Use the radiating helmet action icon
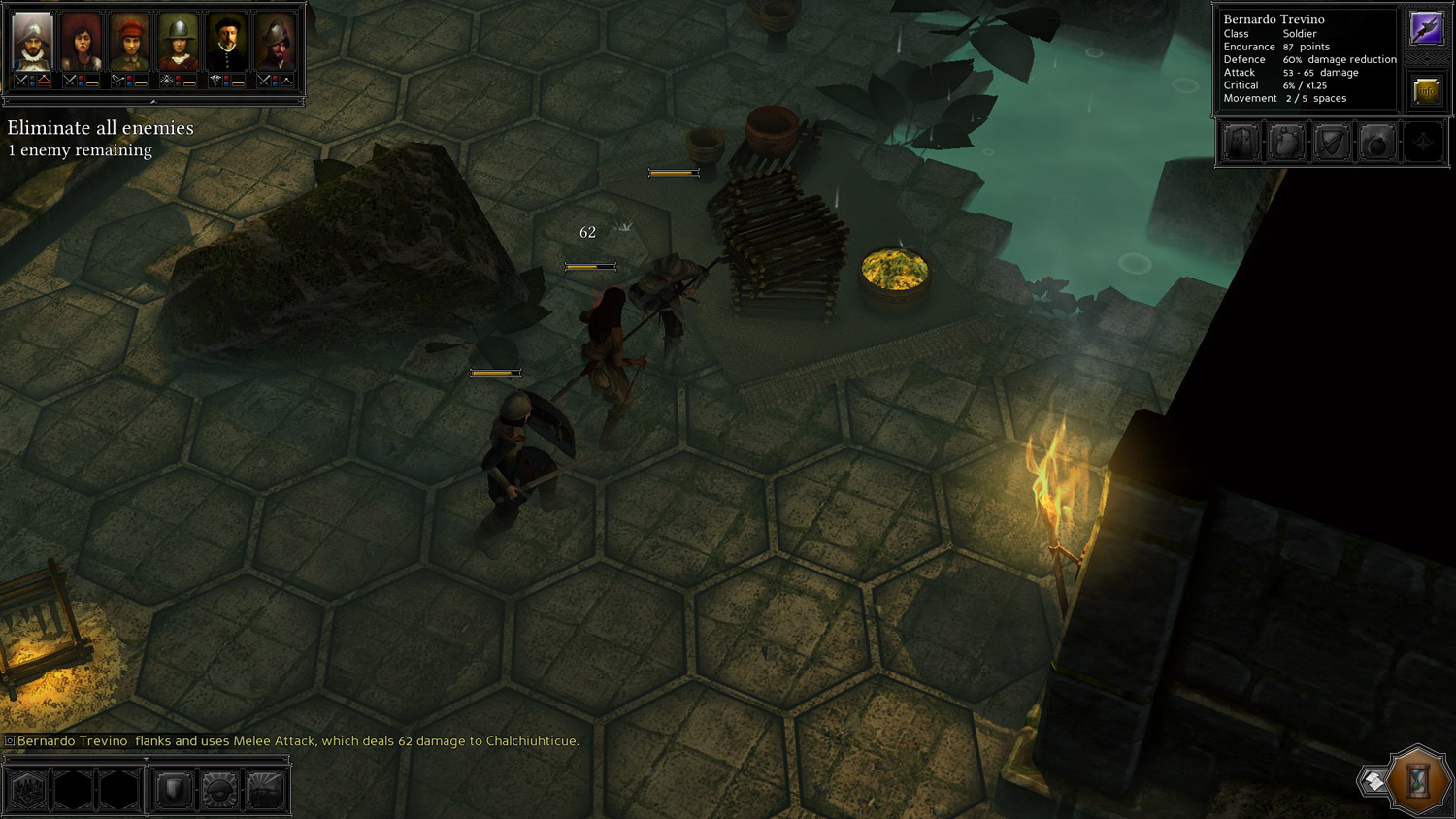 [219, 790]
